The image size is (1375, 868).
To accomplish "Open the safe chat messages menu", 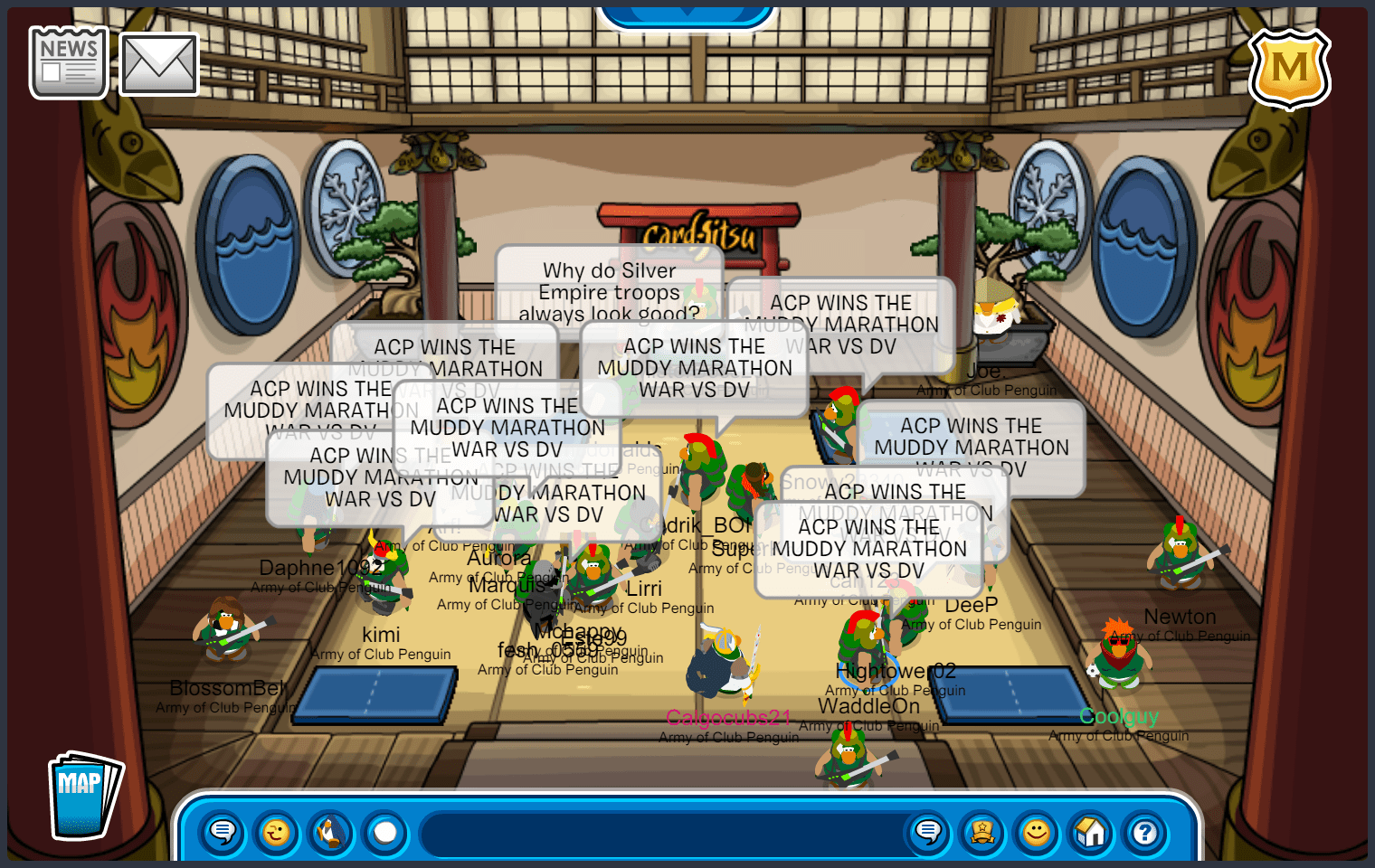I will click(x=222, y=832).
